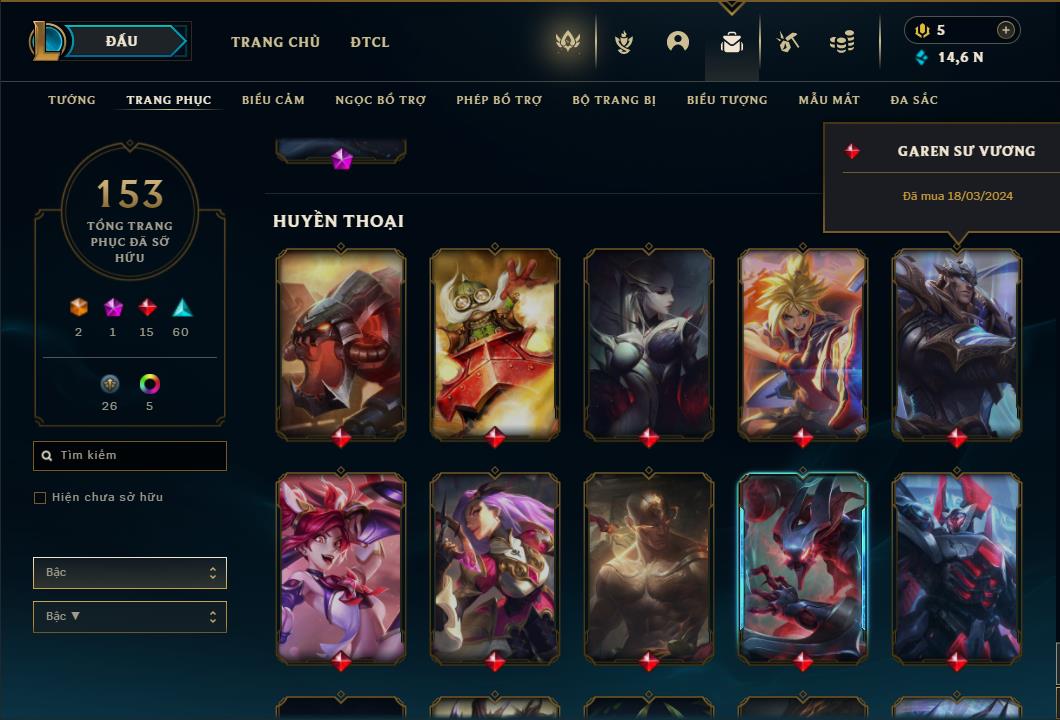Open the backpack collection icon

click(x=732, y=42)
